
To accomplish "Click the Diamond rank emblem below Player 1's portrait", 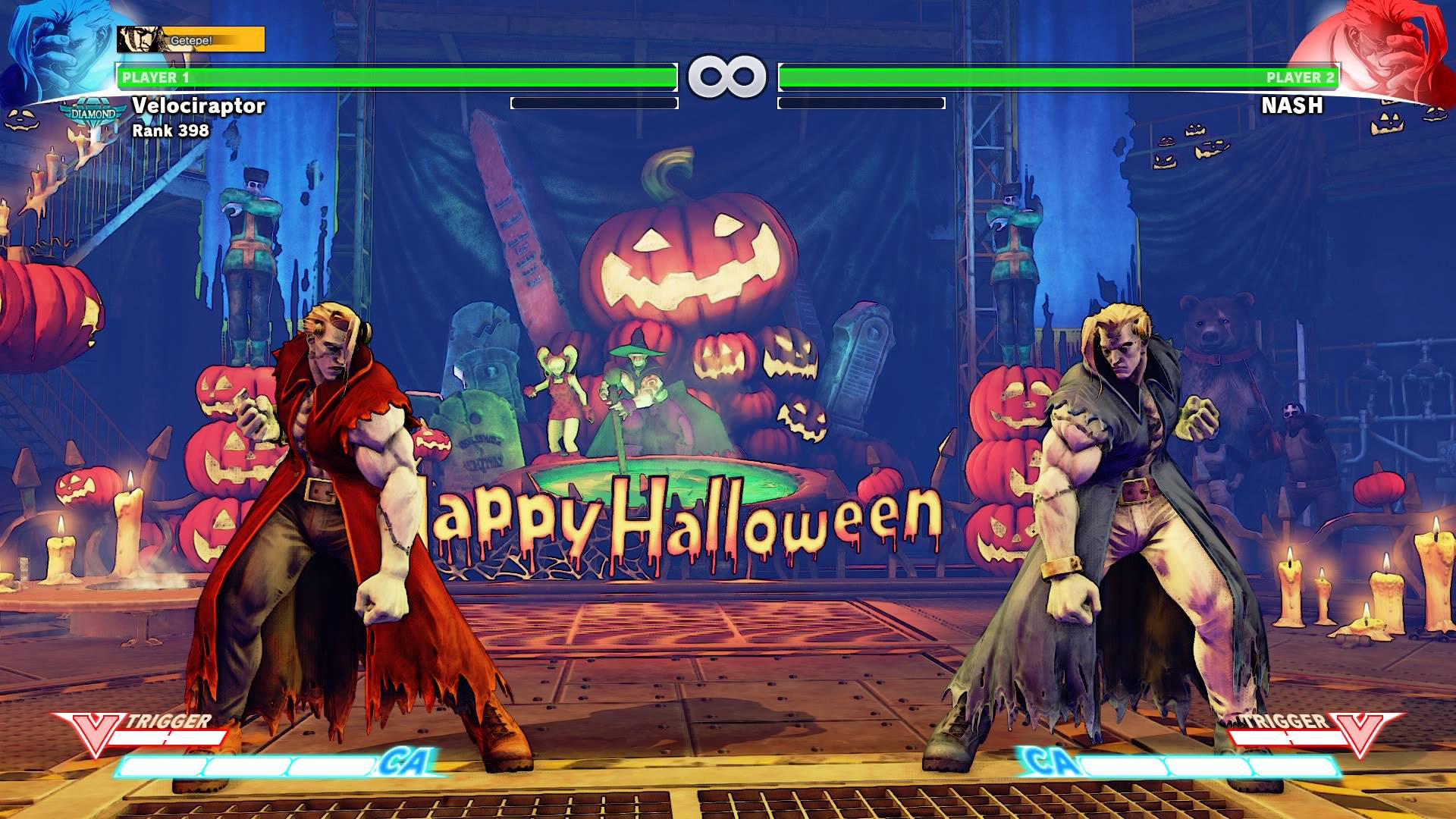I will coord(95,112).
